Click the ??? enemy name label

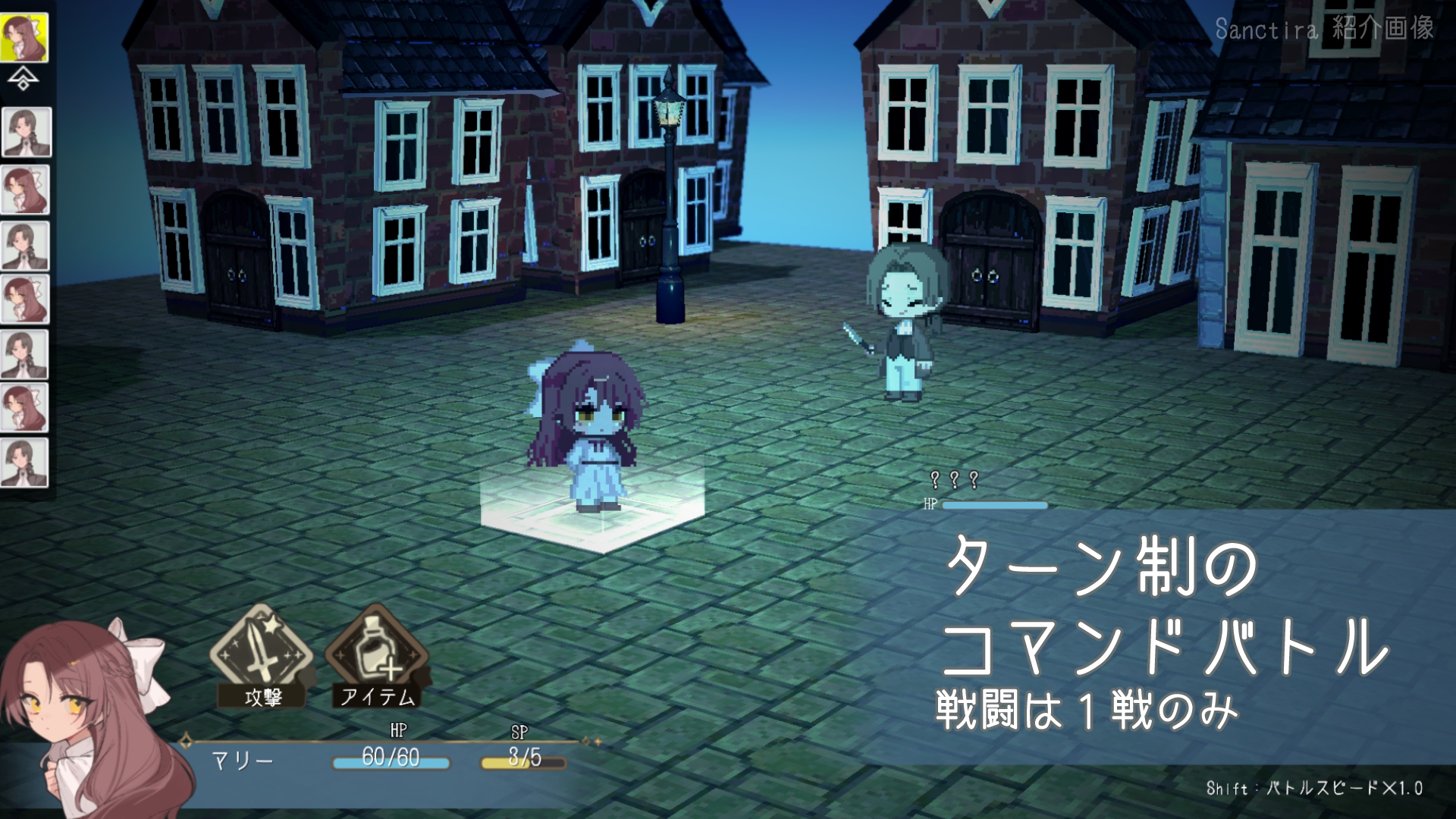point(954,479)
